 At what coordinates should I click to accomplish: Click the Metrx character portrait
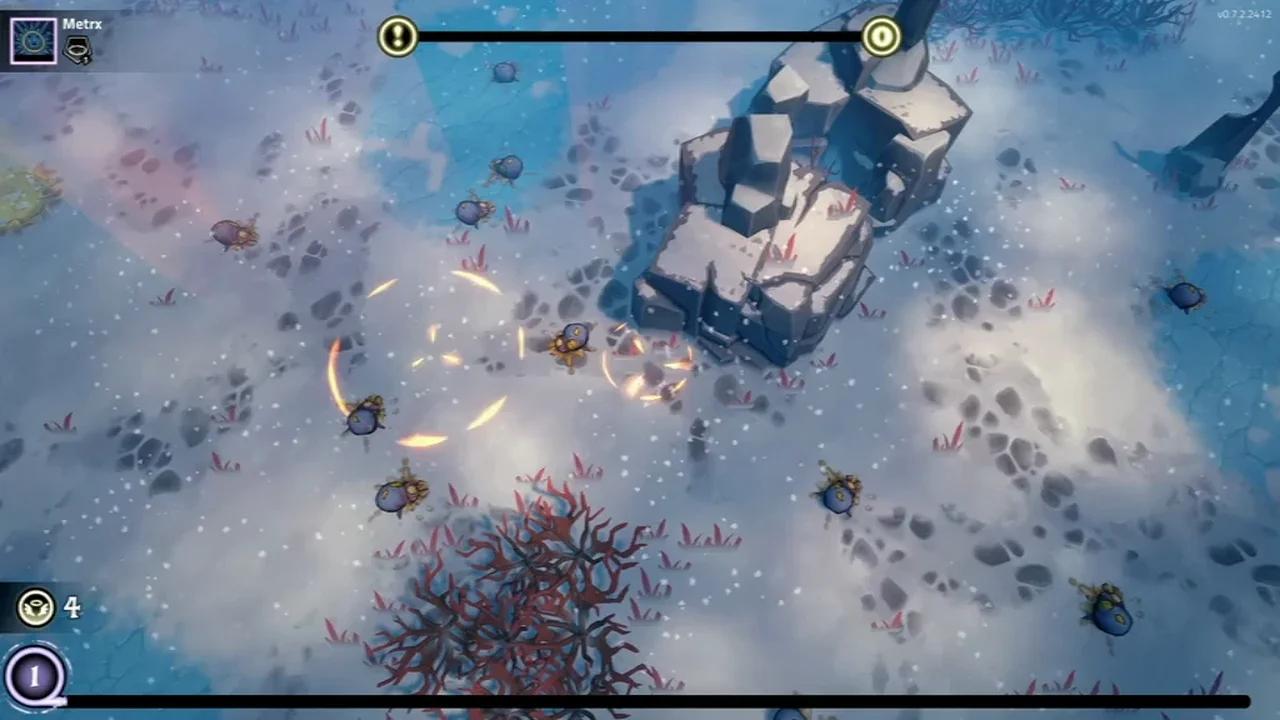tap(33, 39)
